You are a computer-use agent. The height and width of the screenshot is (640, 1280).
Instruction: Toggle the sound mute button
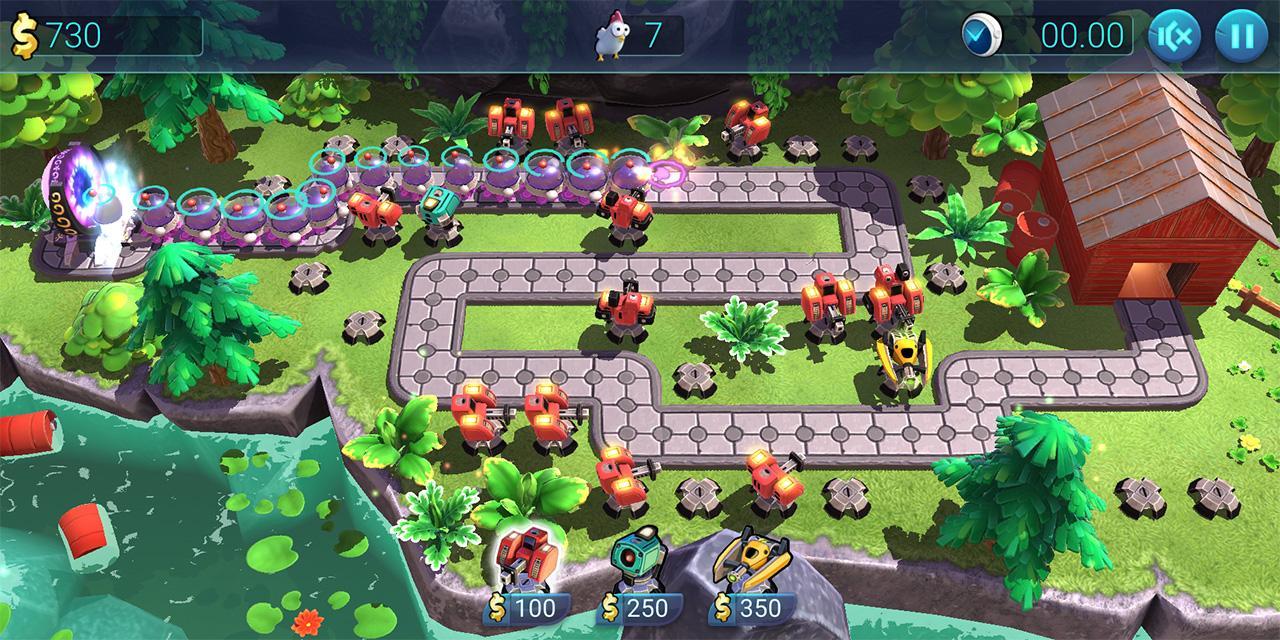[1174, 36]
